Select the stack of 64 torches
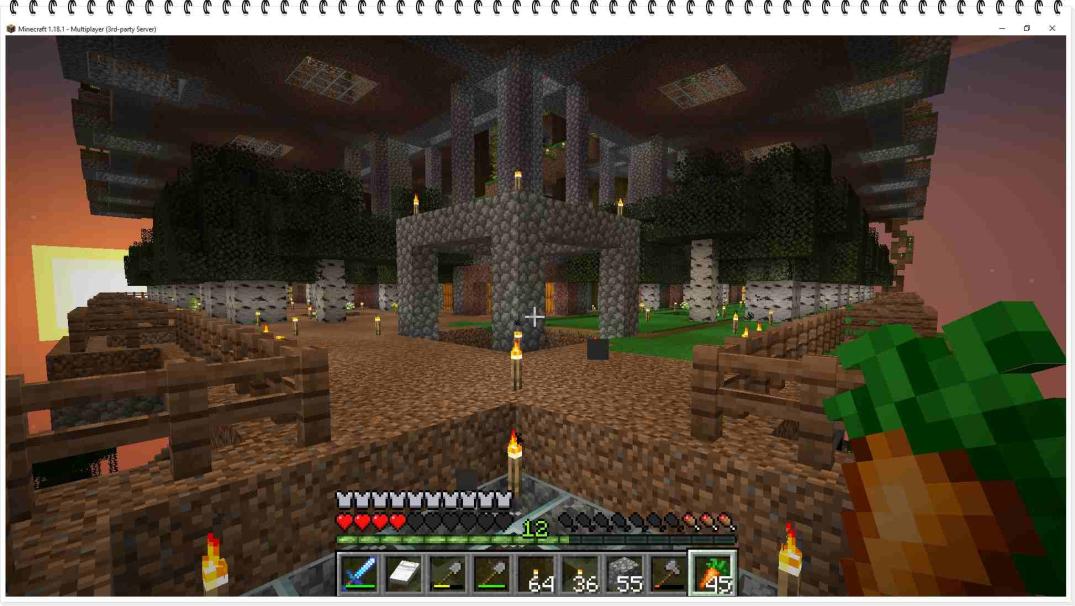This screenshot has width=1075, height=606. (537, 573)
